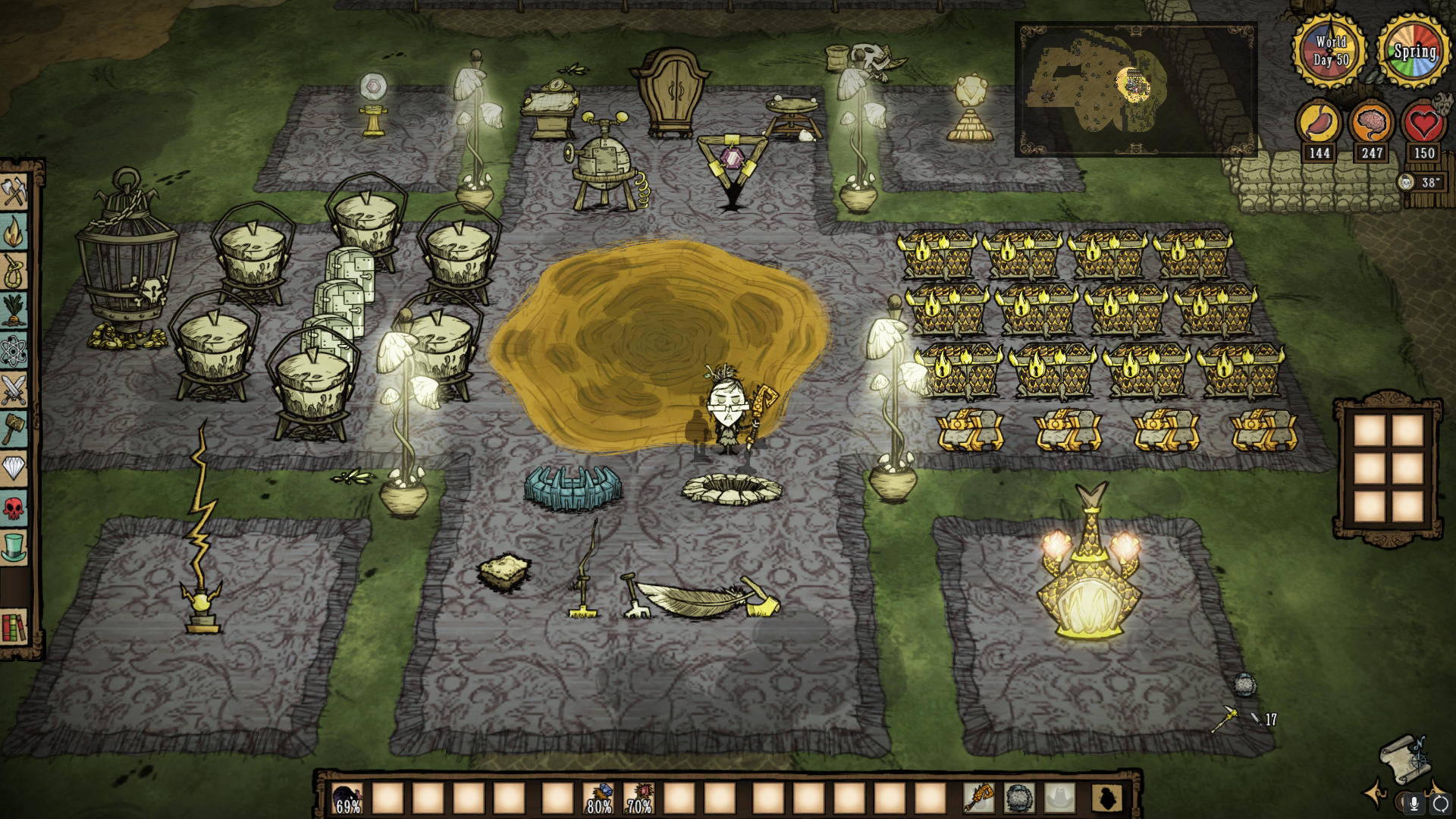Screen dimensions: 1456x819
Task: Open the red skull Magic tab
Action: (x=14, y=508)
